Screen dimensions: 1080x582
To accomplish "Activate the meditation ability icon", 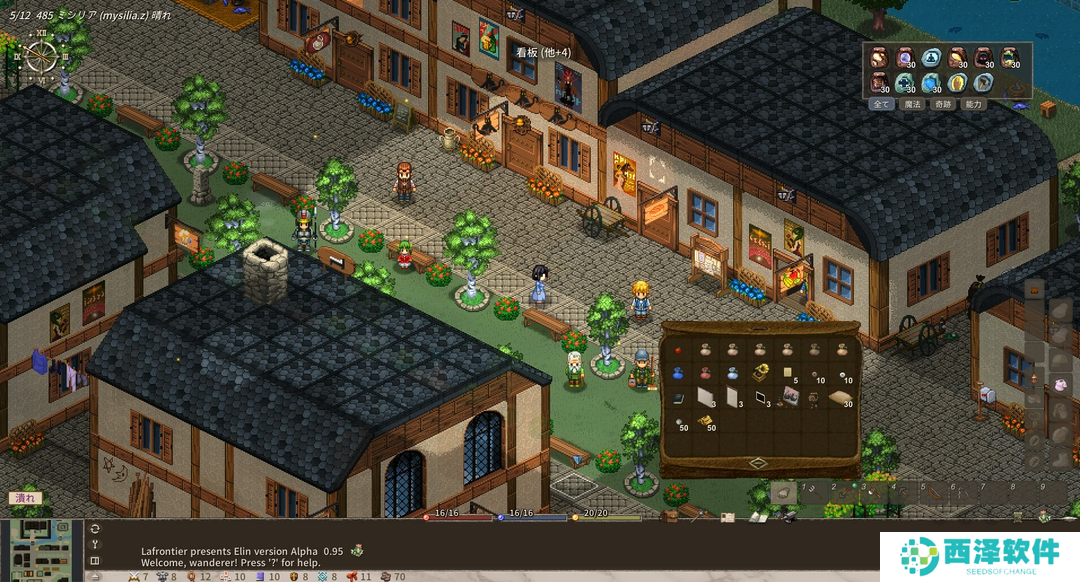I will tap(931, 58).
